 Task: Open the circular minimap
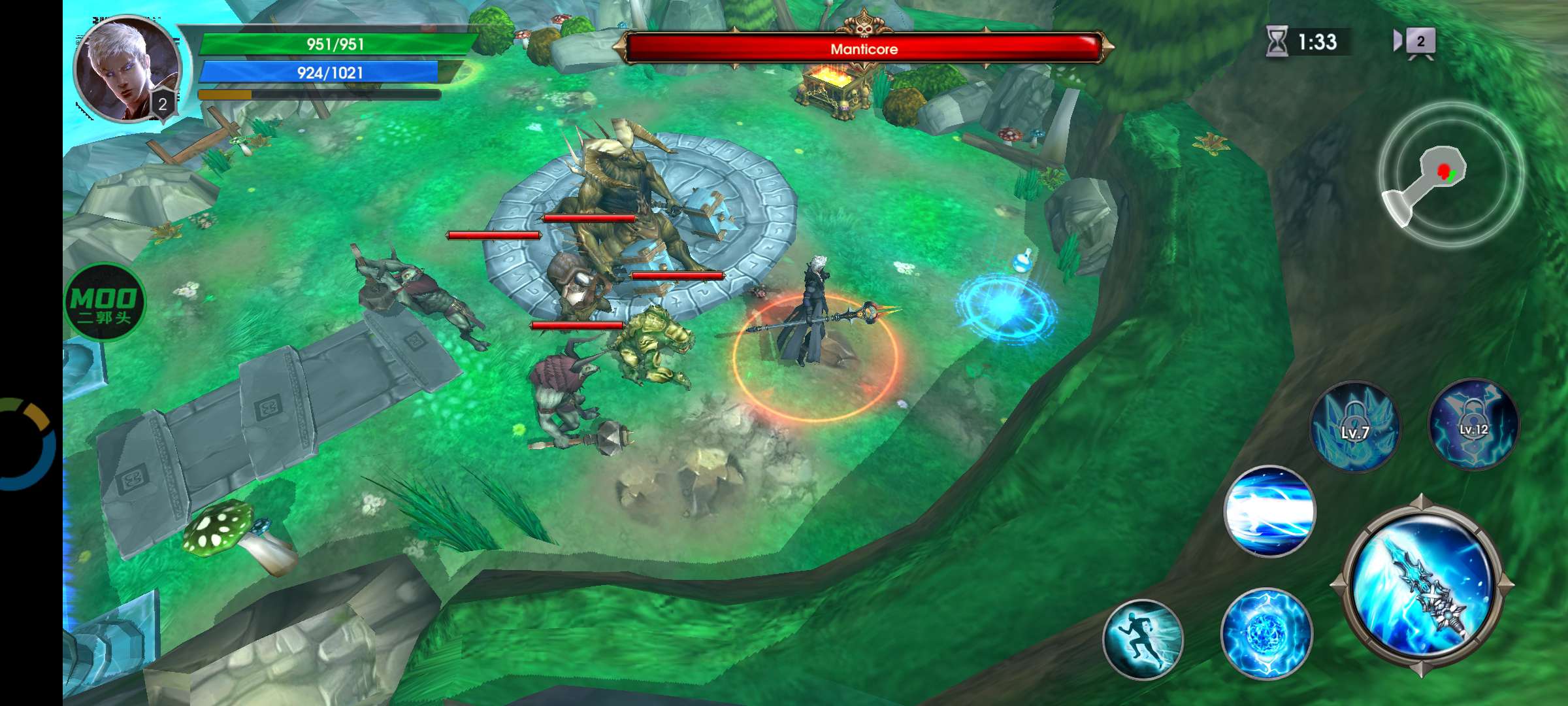[1451, 174]
